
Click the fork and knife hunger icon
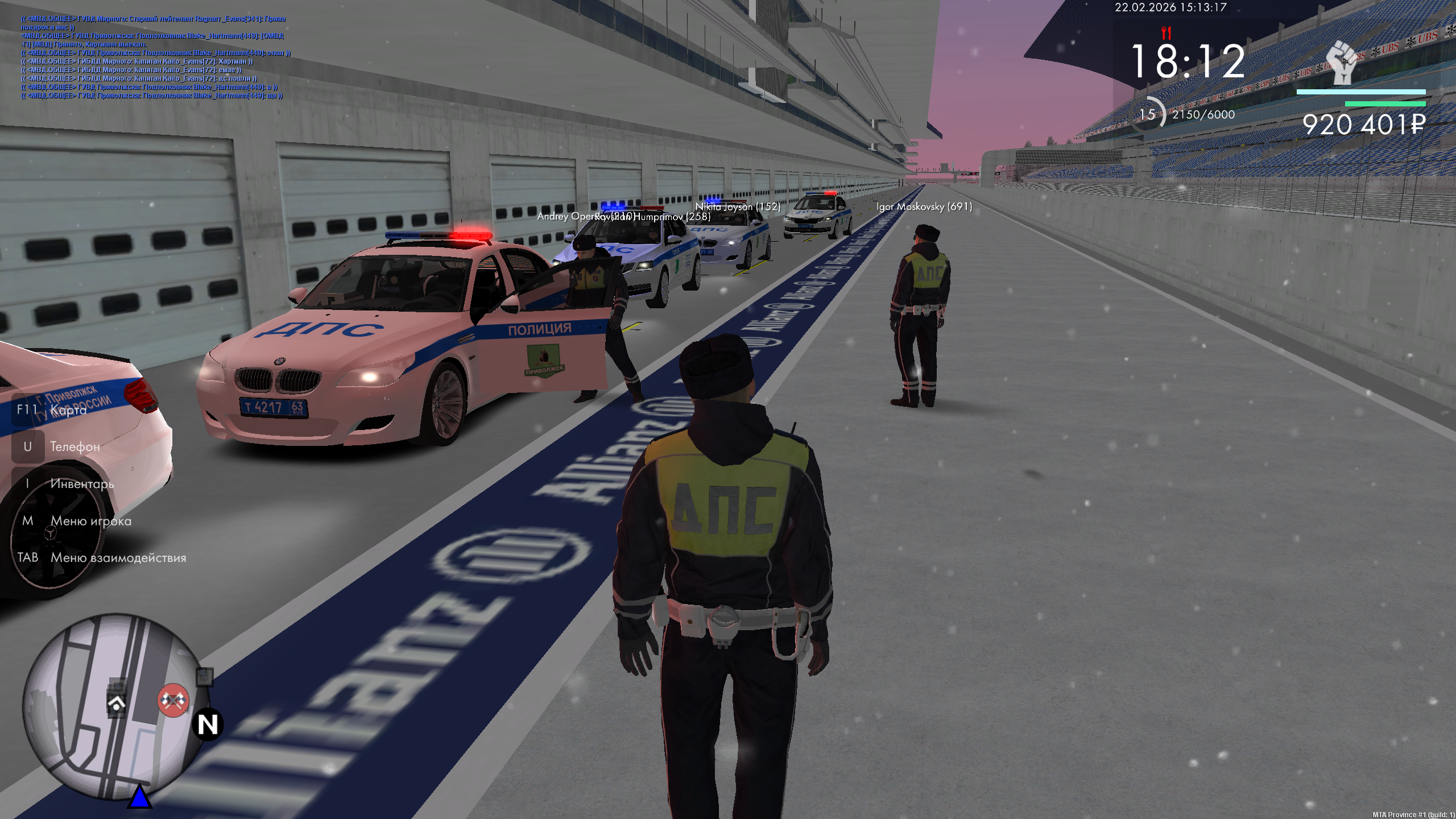[x=1167, y=32]
